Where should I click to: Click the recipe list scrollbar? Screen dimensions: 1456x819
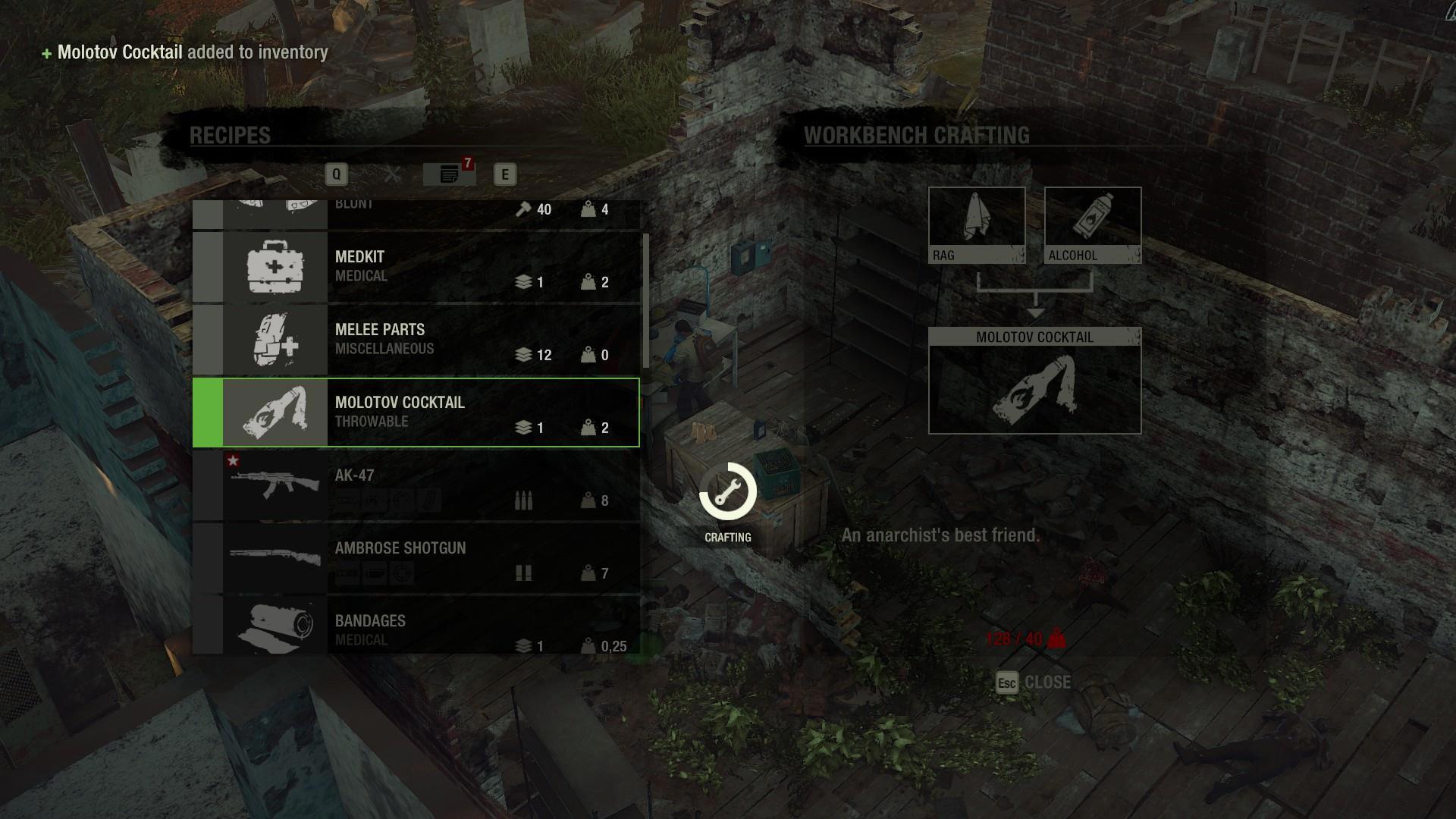click(x=645, y=303)
